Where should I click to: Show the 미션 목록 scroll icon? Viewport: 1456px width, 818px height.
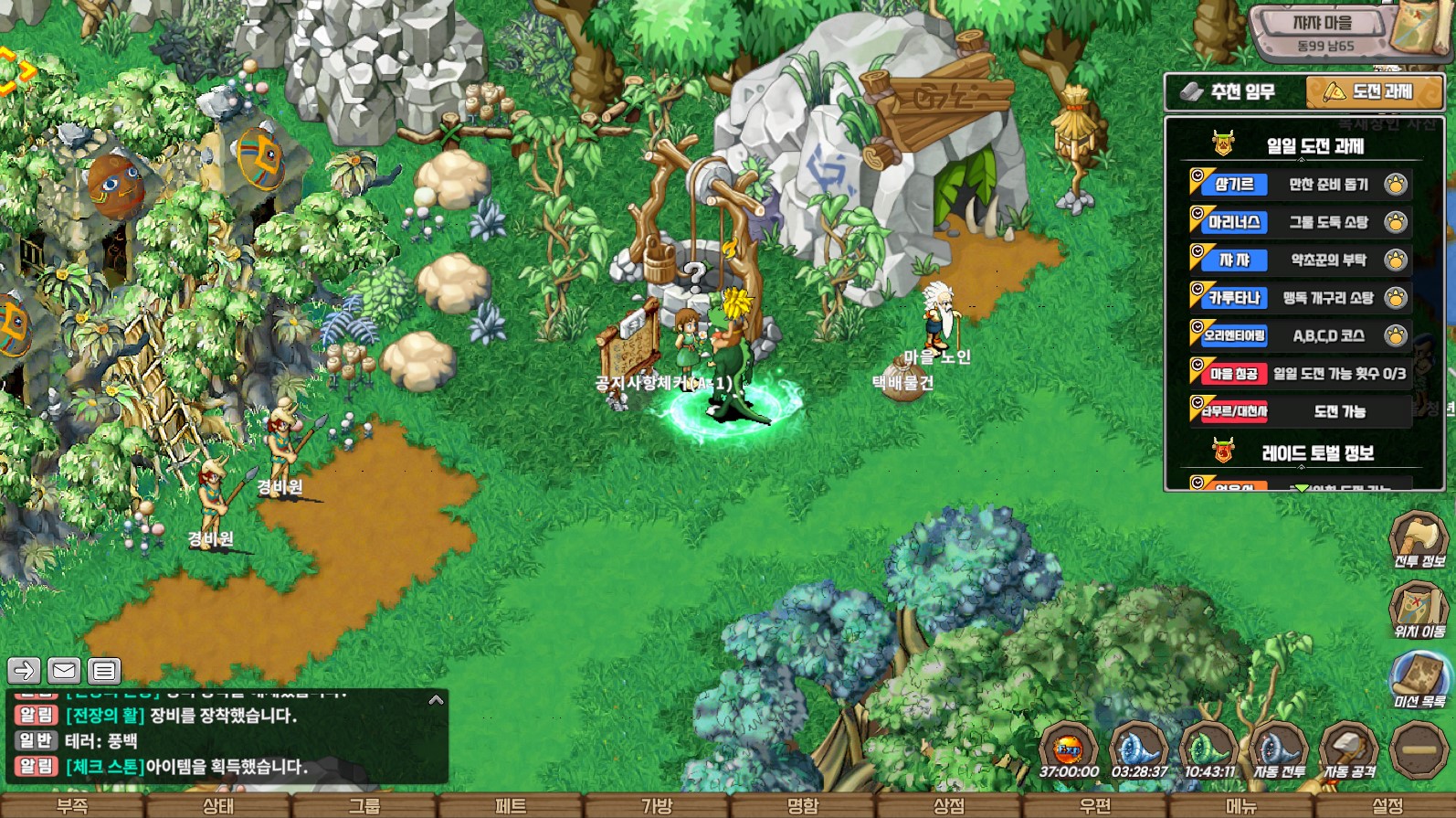click(x=1419, y=680)
